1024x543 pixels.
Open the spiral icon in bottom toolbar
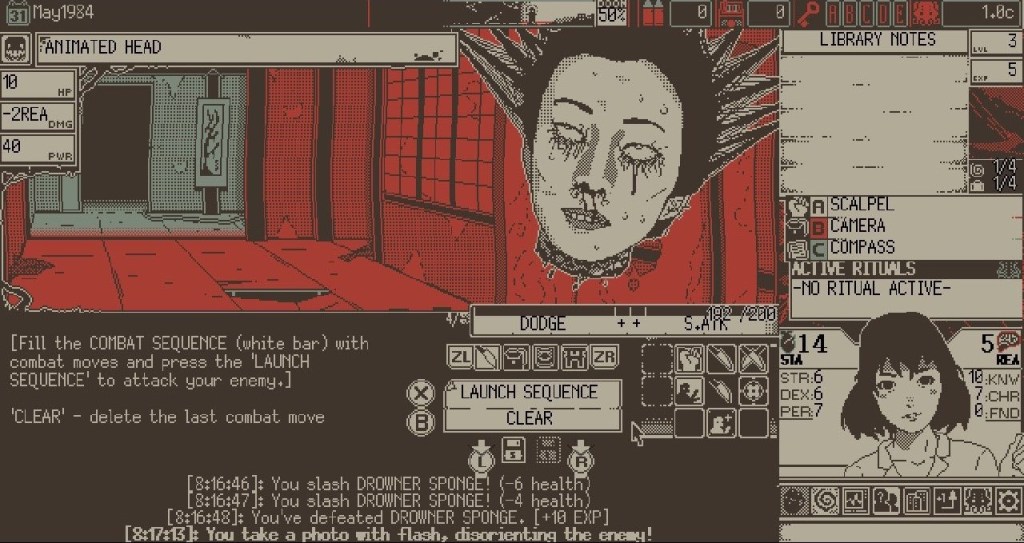coord(823,499)
